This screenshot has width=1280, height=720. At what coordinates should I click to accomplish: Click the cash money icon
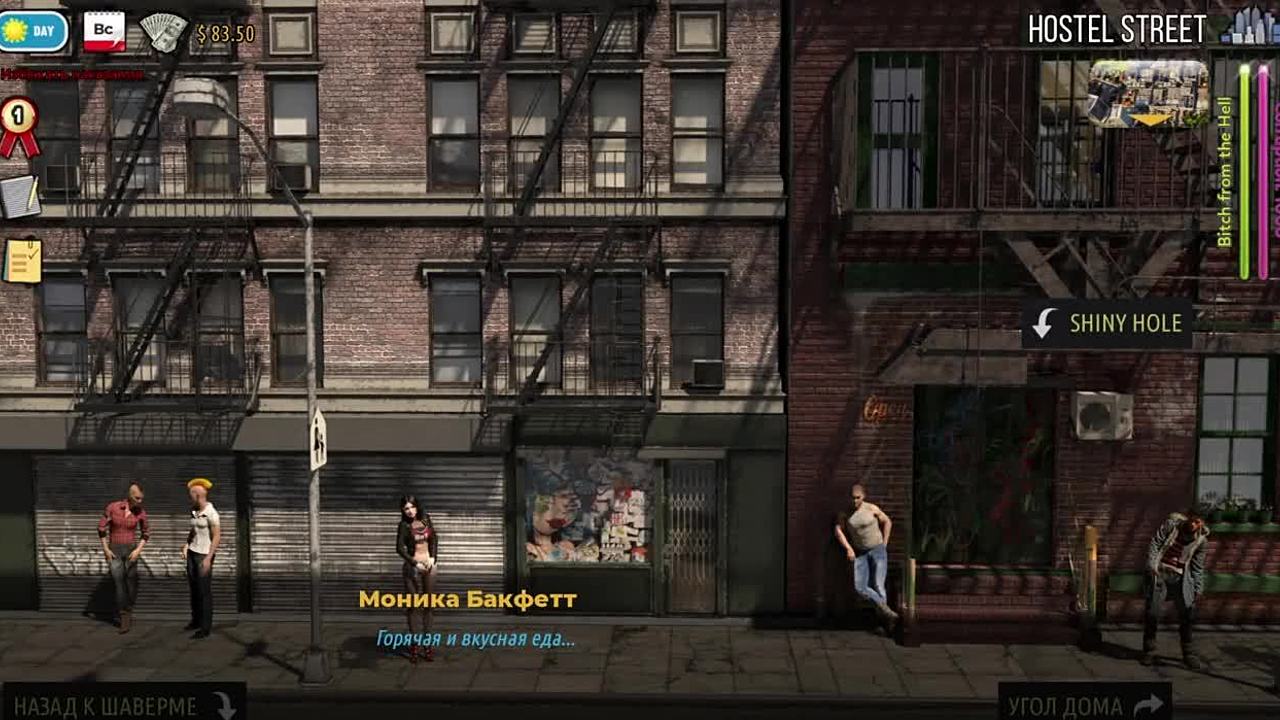tap(164, 33)
